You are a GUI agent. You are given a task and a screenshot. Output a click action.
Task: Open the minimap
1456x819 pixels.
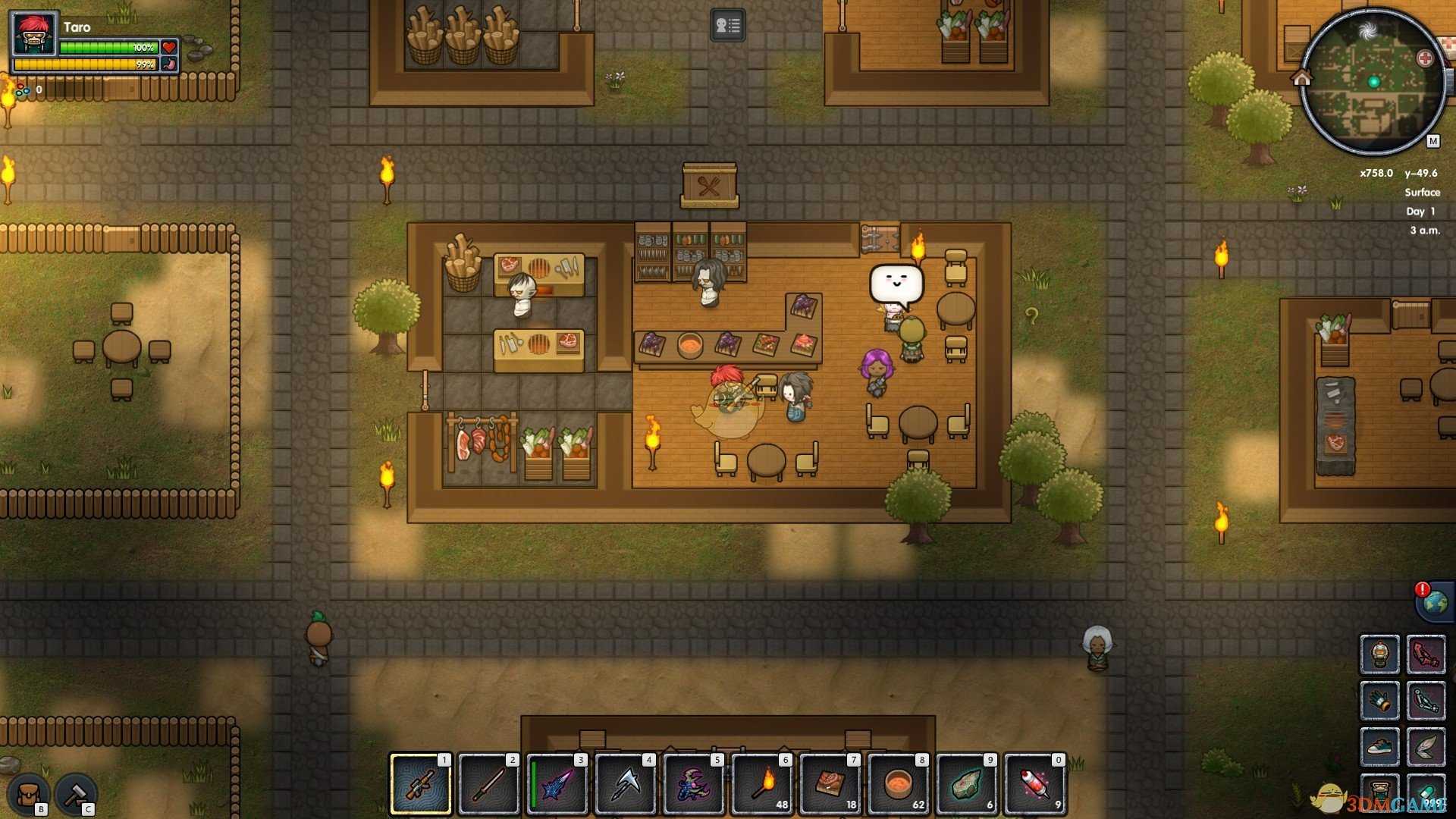point(1371,82)
